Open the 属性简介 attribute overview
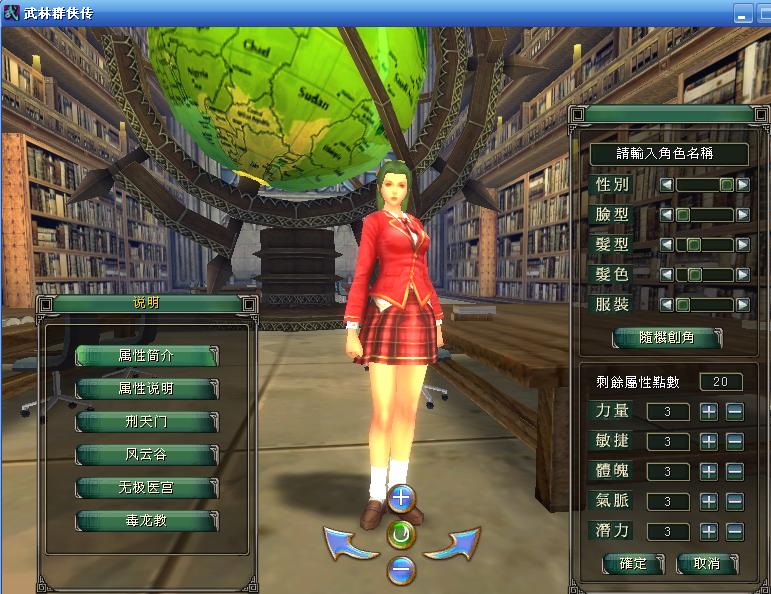 147,355
